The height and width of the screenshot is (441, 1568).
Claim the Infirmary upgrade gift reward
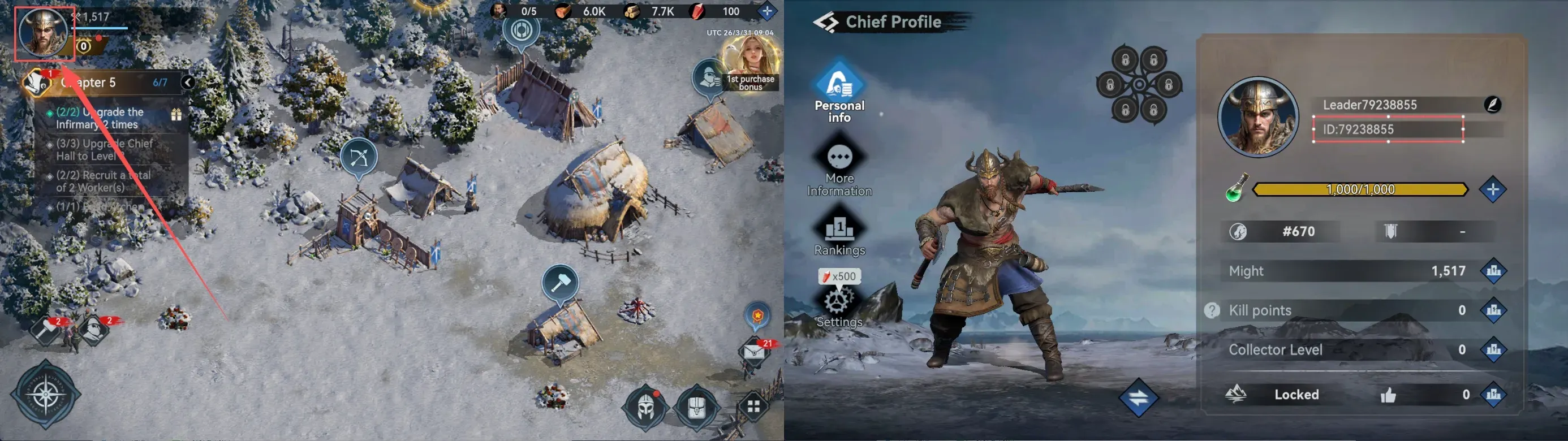point(176,114)
